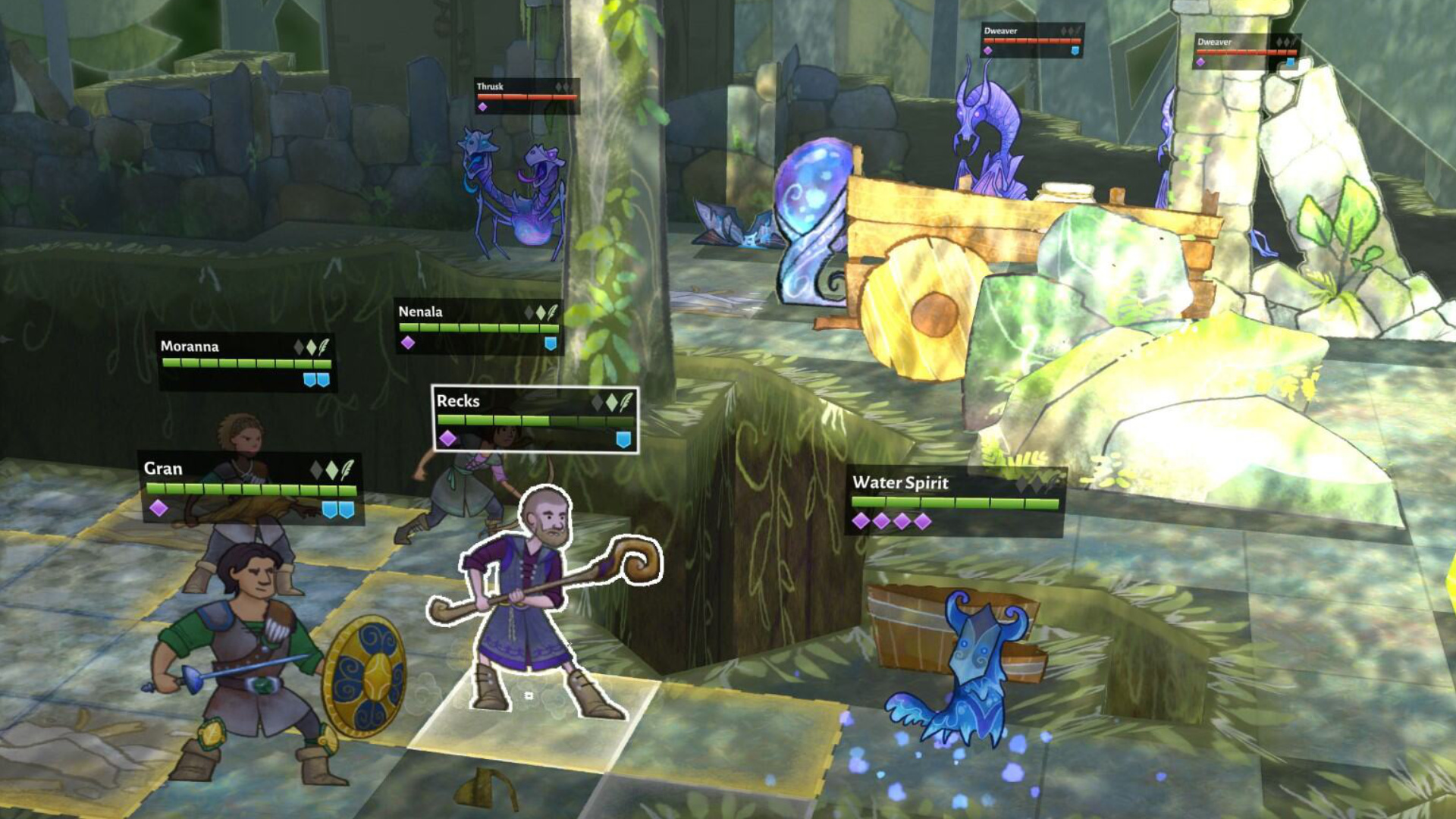Viewport: 1456px width, 819px height.
Task: Select the Water Spirit nameplate
Action: coord(955,500)
